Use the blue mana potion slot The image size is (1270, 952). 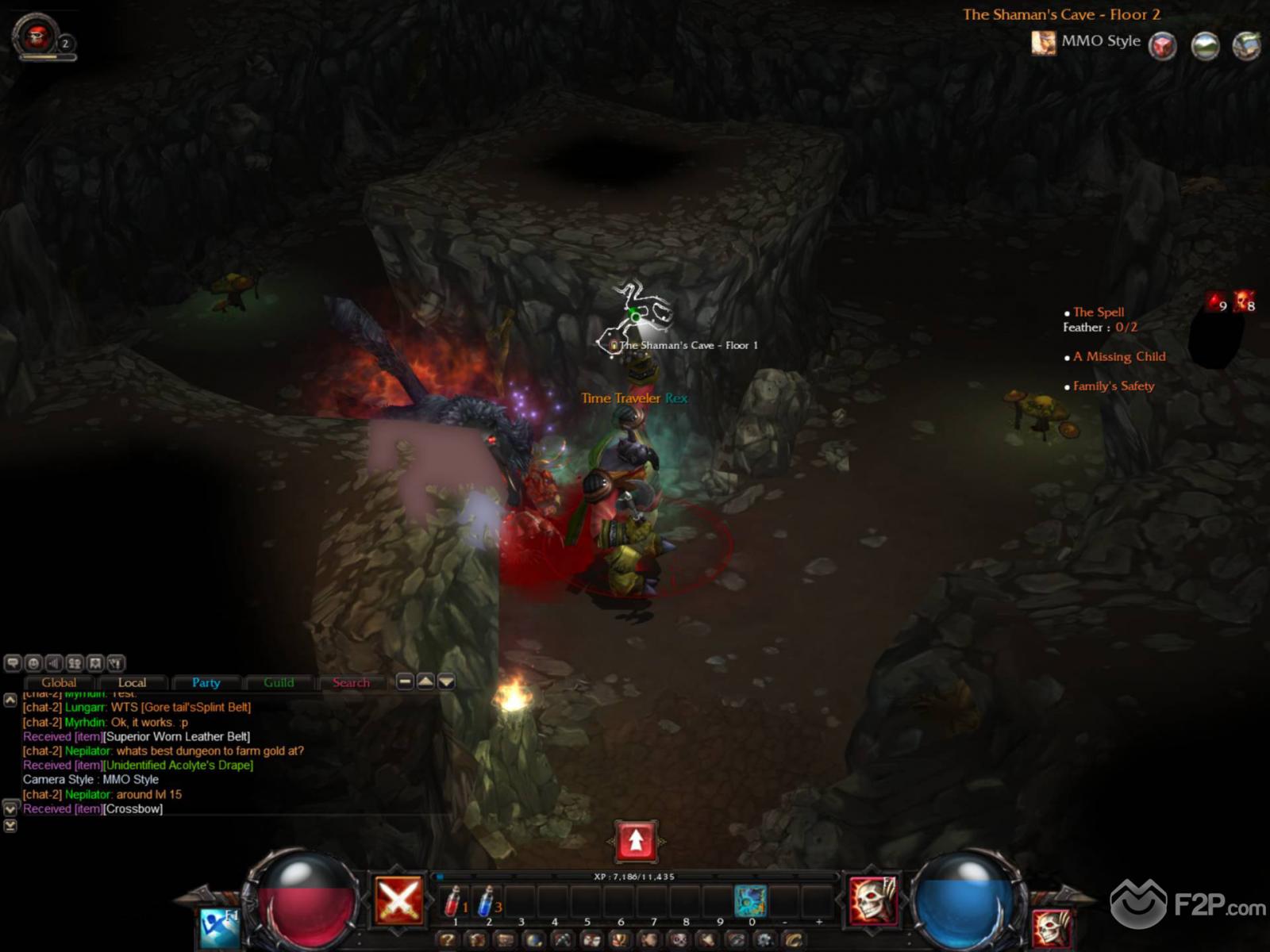click(x=487, y=901)
